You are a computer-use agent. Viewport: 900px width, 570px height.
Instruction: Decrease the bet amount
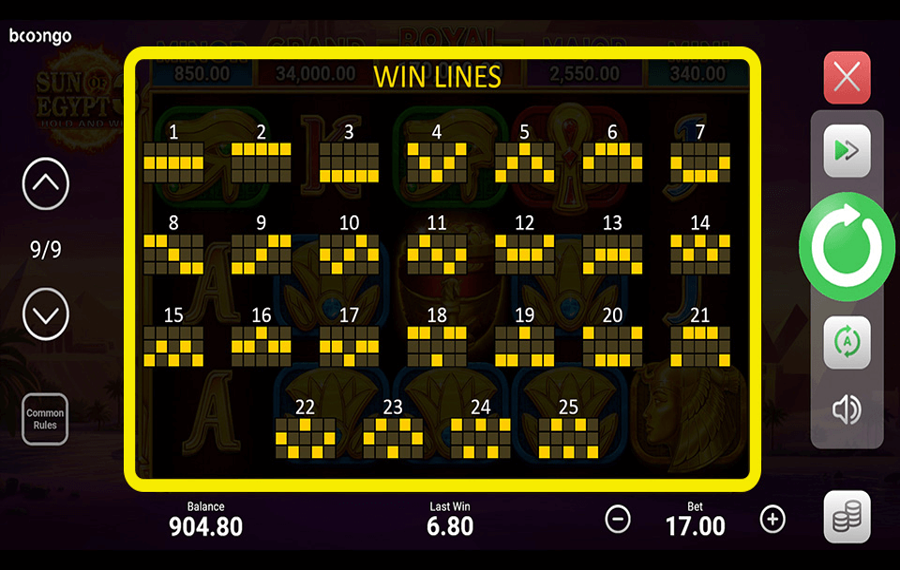pyautogui.click(x=618, y=519)
